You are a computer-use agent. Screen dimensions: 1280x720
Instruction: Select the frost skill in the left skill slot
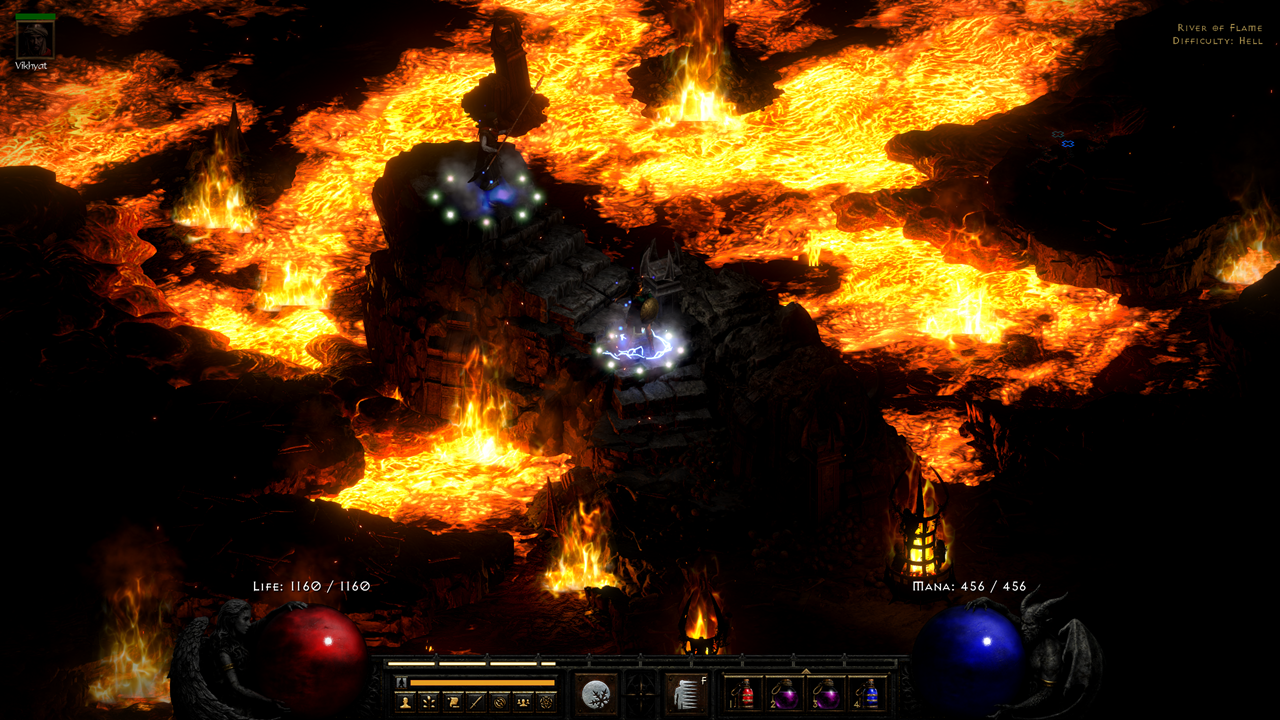click(596, 694)
